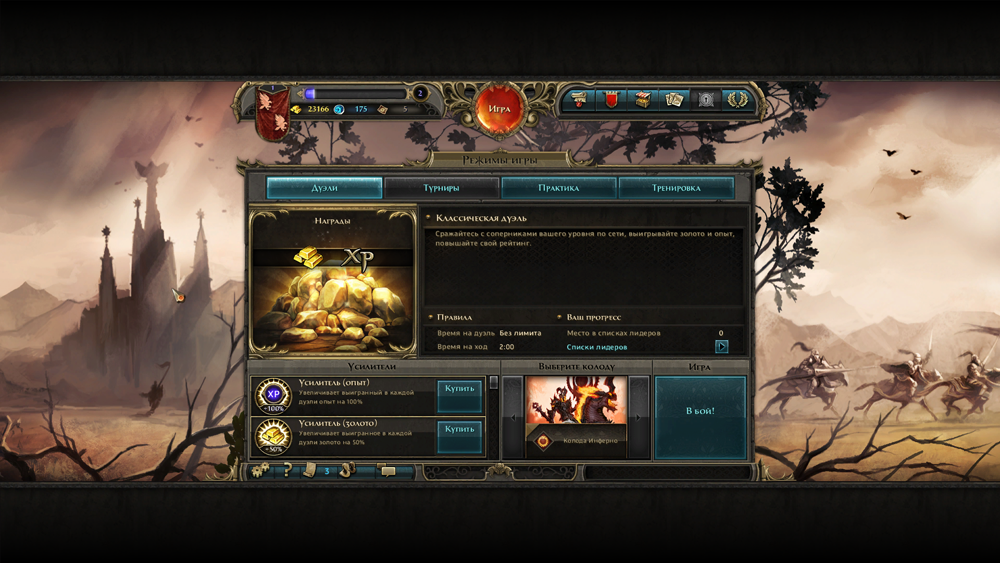Click the arrow button beside leaderboards
The image size is (1000, 563).
[721, 347]
